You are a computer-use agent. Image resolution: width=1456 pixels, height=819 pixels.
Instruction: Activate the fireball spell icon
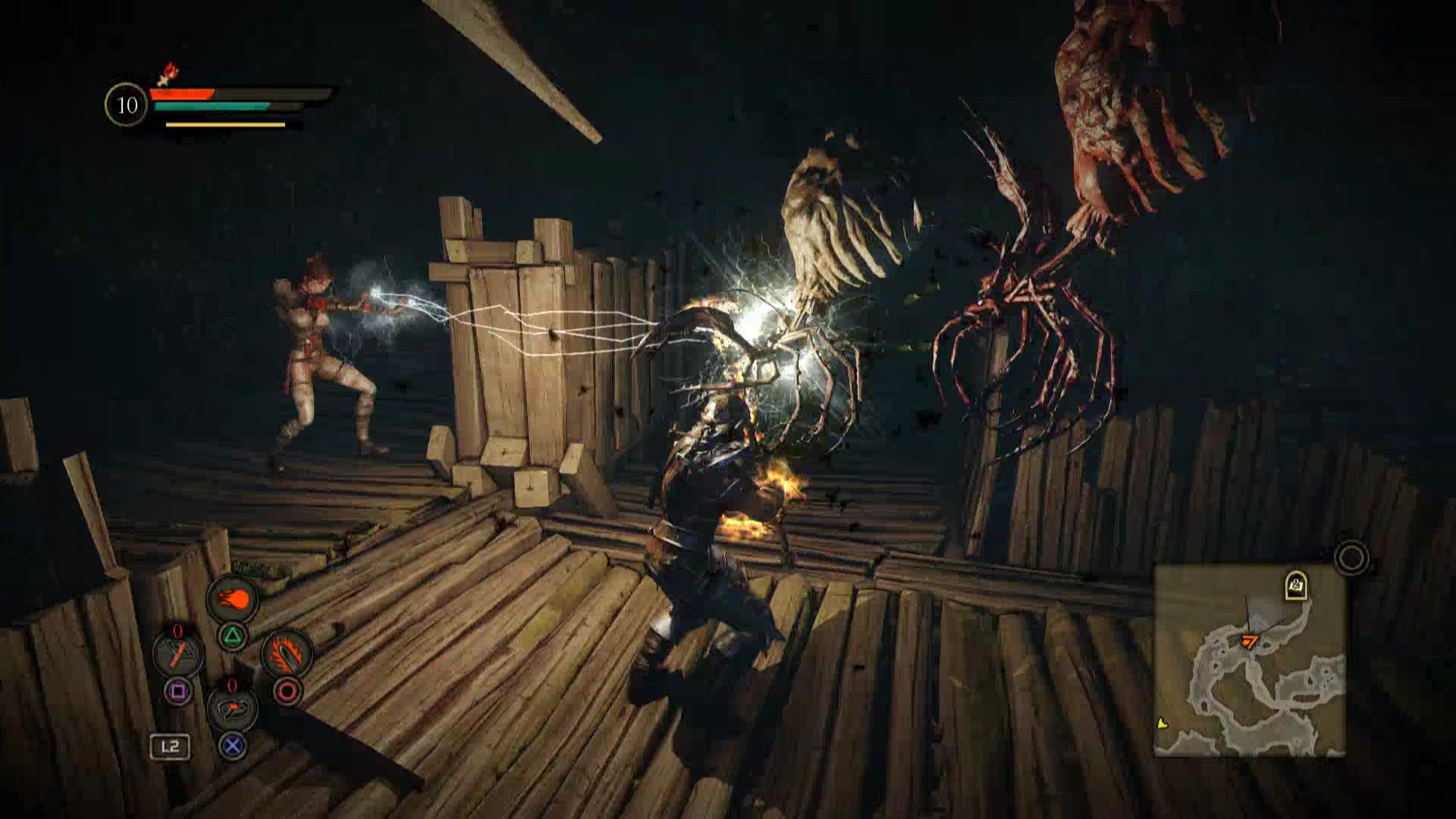click(x=234, y=600)
